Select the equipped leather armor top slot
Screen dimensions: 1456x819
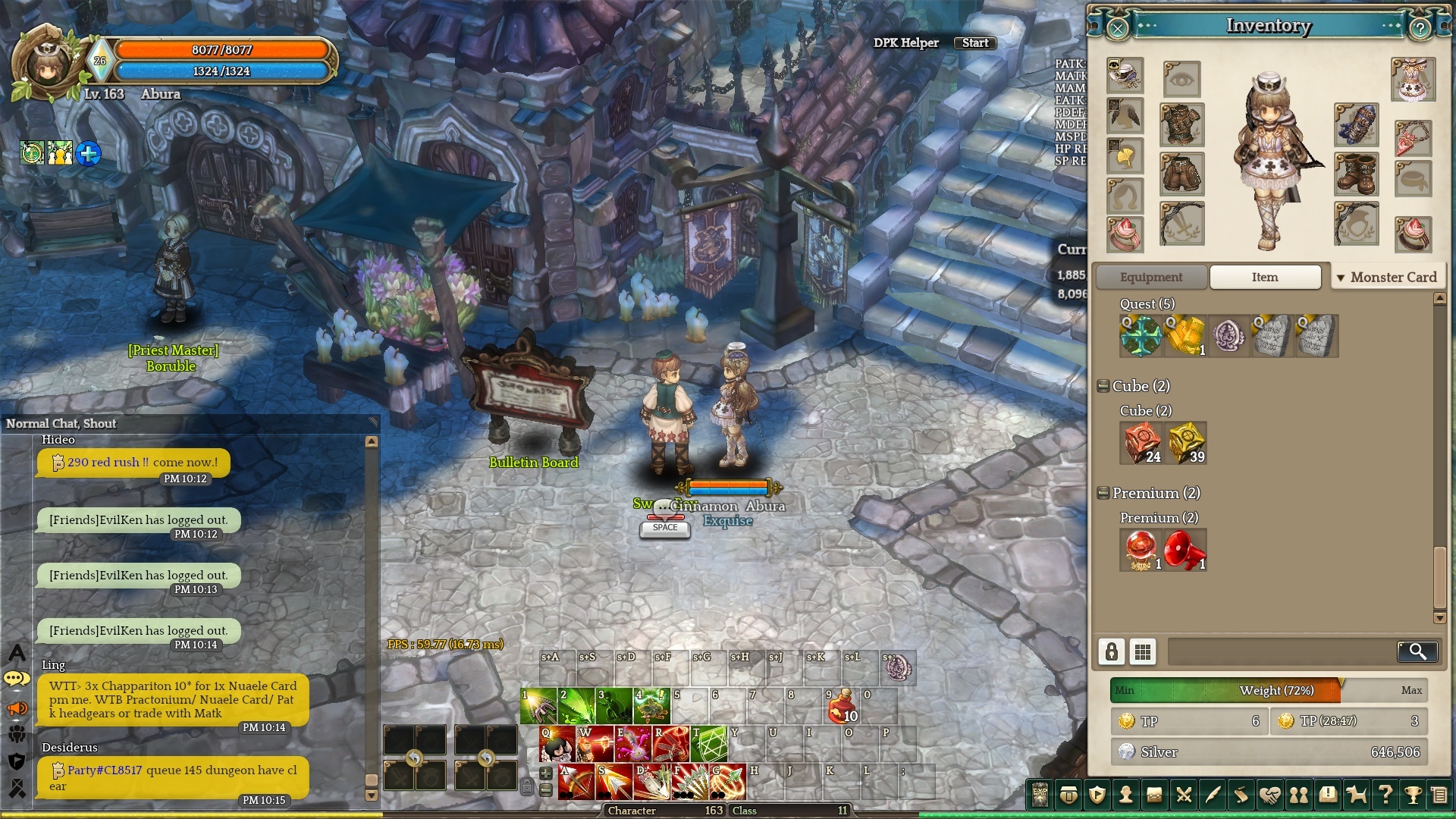pyautogui.click(x=1181, y=125)
